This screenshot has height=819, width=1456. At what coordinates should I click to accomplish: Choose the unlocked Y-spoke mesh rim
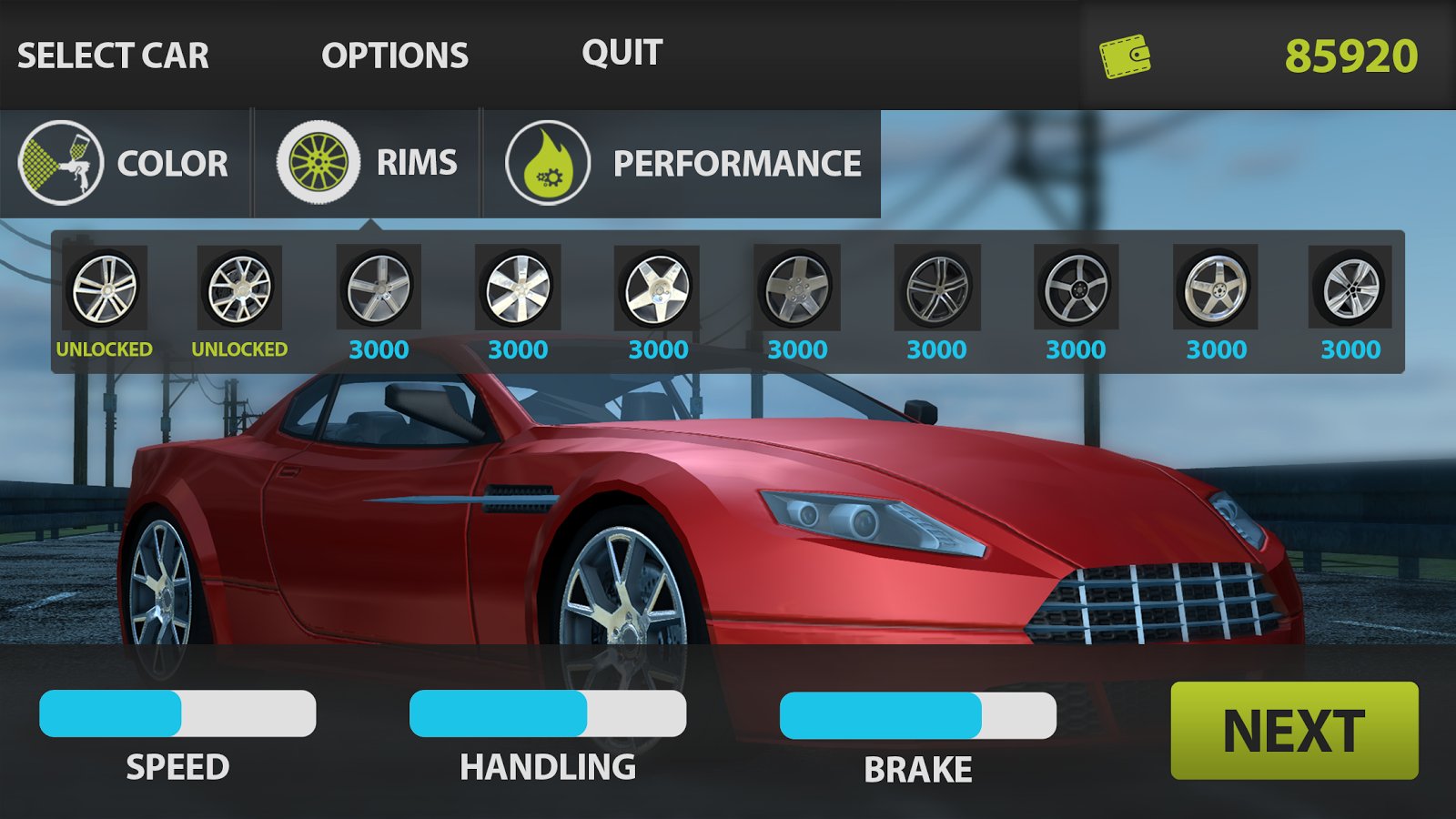pyautogui.click(x=239, y=289)
